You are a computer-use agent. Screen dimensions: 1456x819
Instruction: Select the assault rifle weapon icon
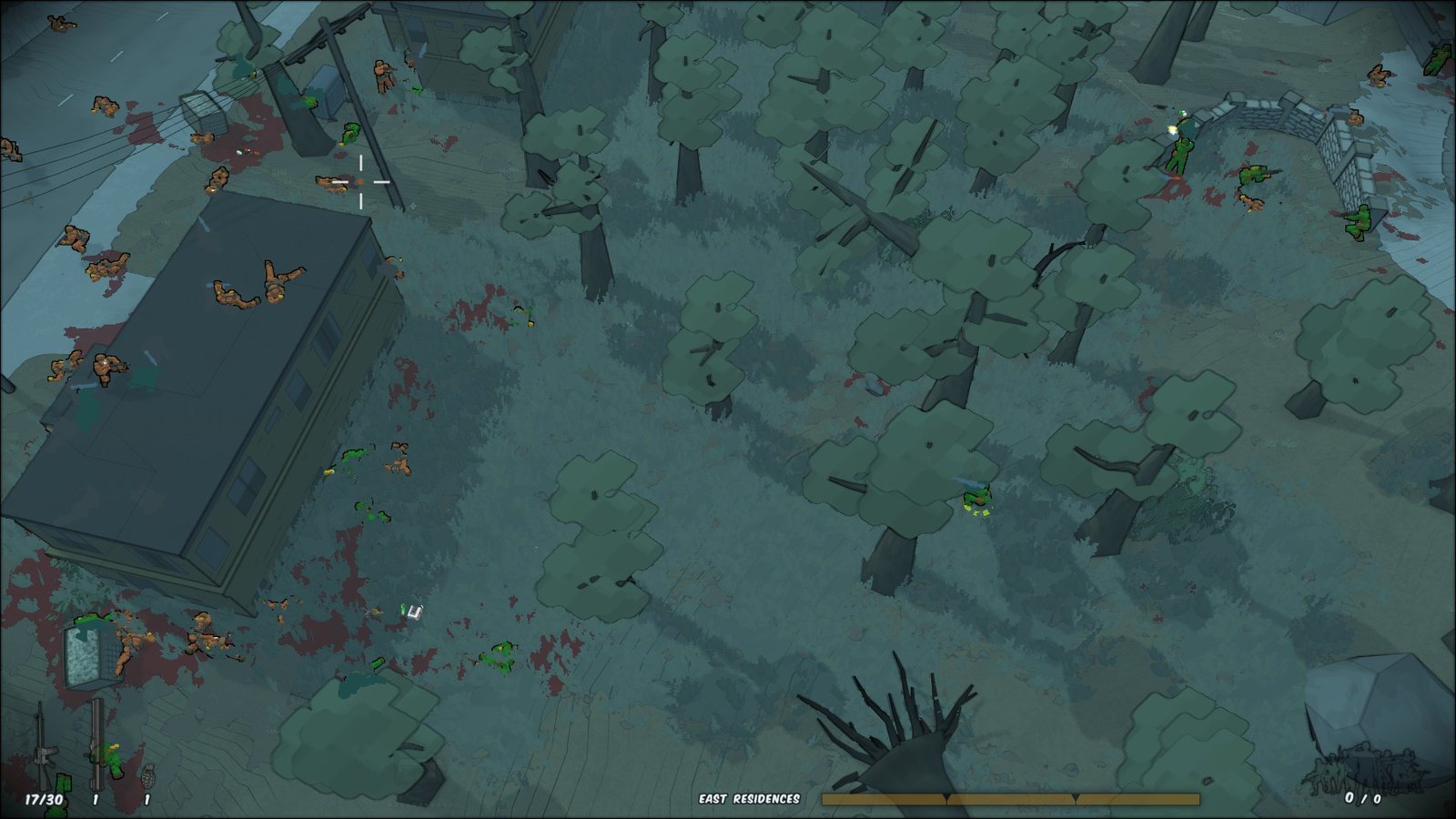[42, 747]
